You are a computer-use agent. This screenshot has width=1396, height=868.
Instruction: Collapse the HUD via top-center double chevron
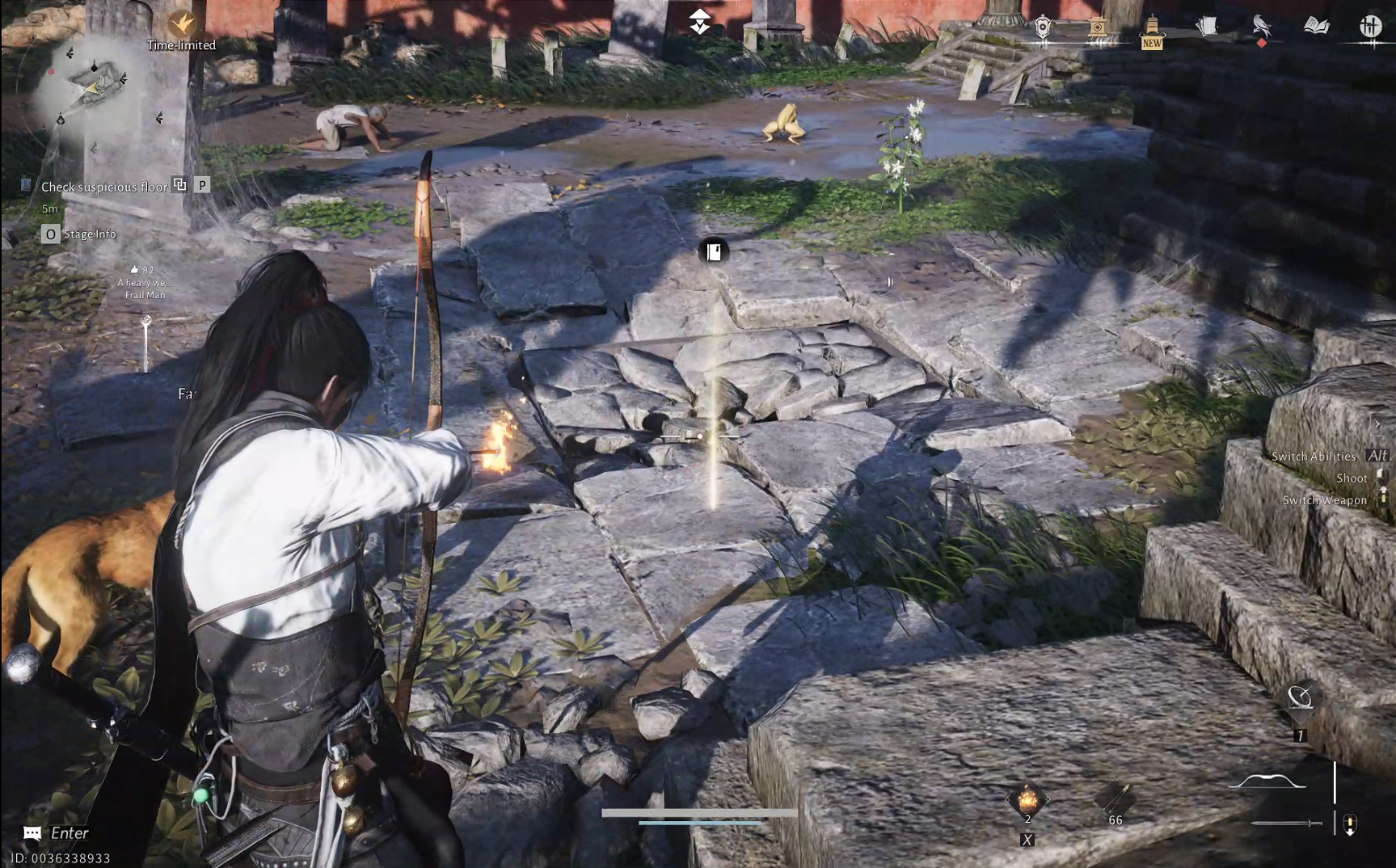click(698, 20)
